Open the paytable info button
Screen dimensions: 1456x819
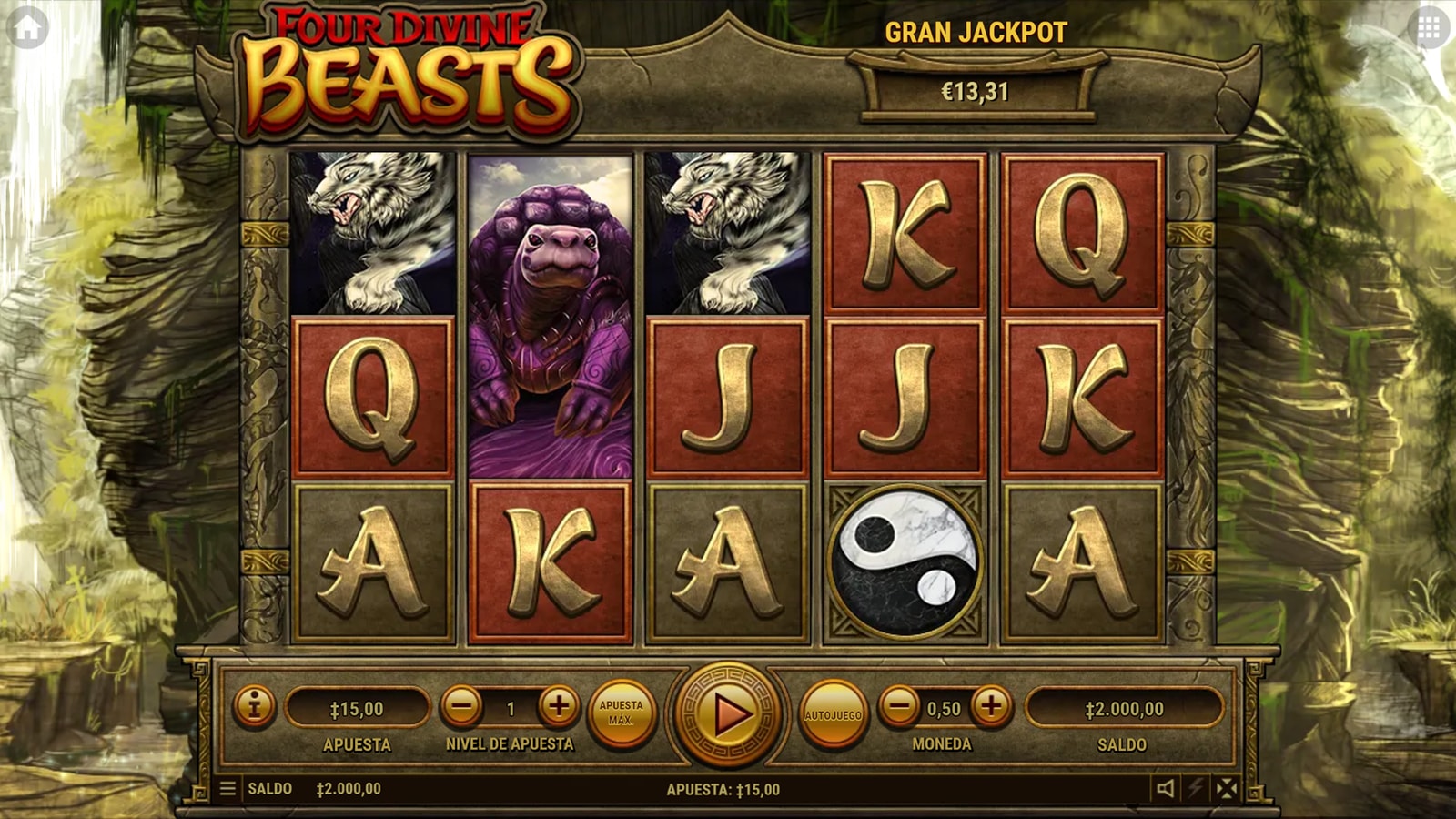click(254, 706)
